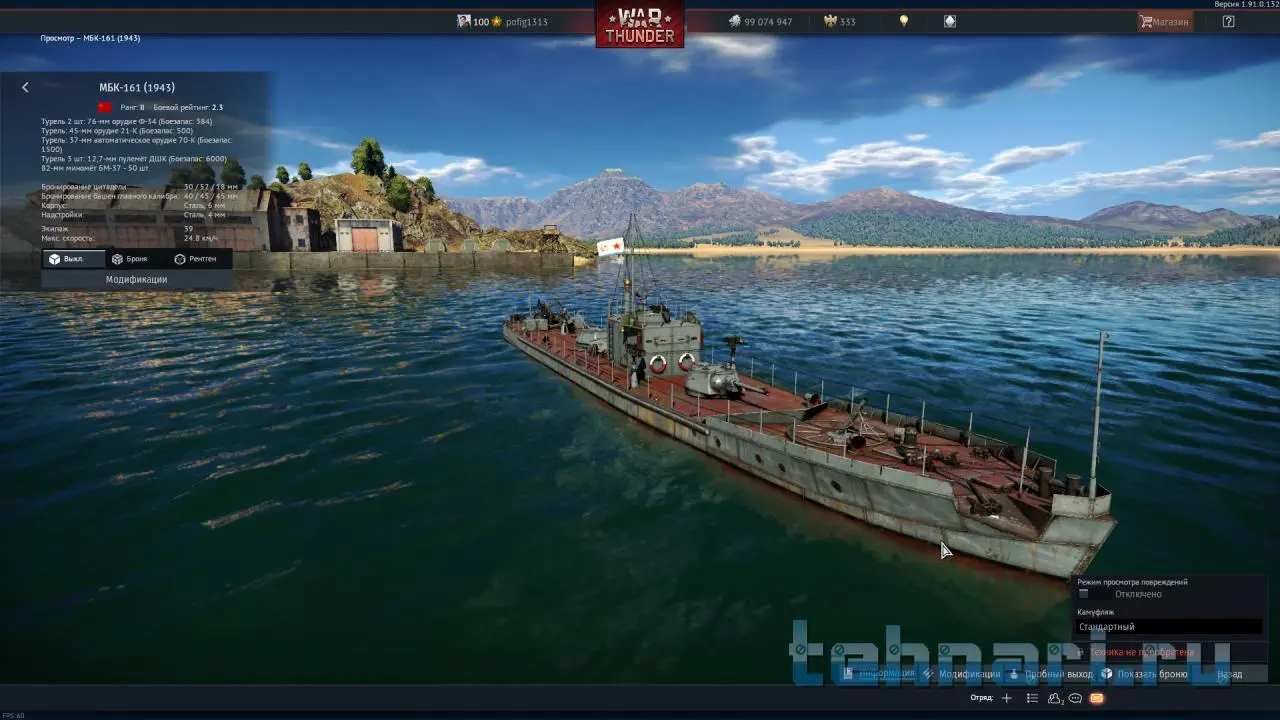Select the Рентген x-ray view
This screenshot has height=720, width=1280.
(x=195, y=259)
